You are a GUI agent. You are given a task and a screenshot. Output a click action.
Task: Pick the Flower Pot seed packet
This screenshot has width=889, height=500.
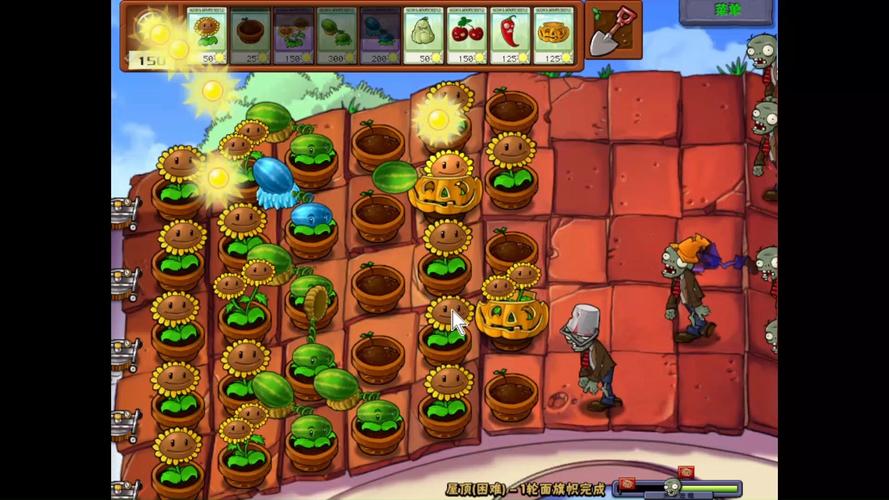click(250, 36)
